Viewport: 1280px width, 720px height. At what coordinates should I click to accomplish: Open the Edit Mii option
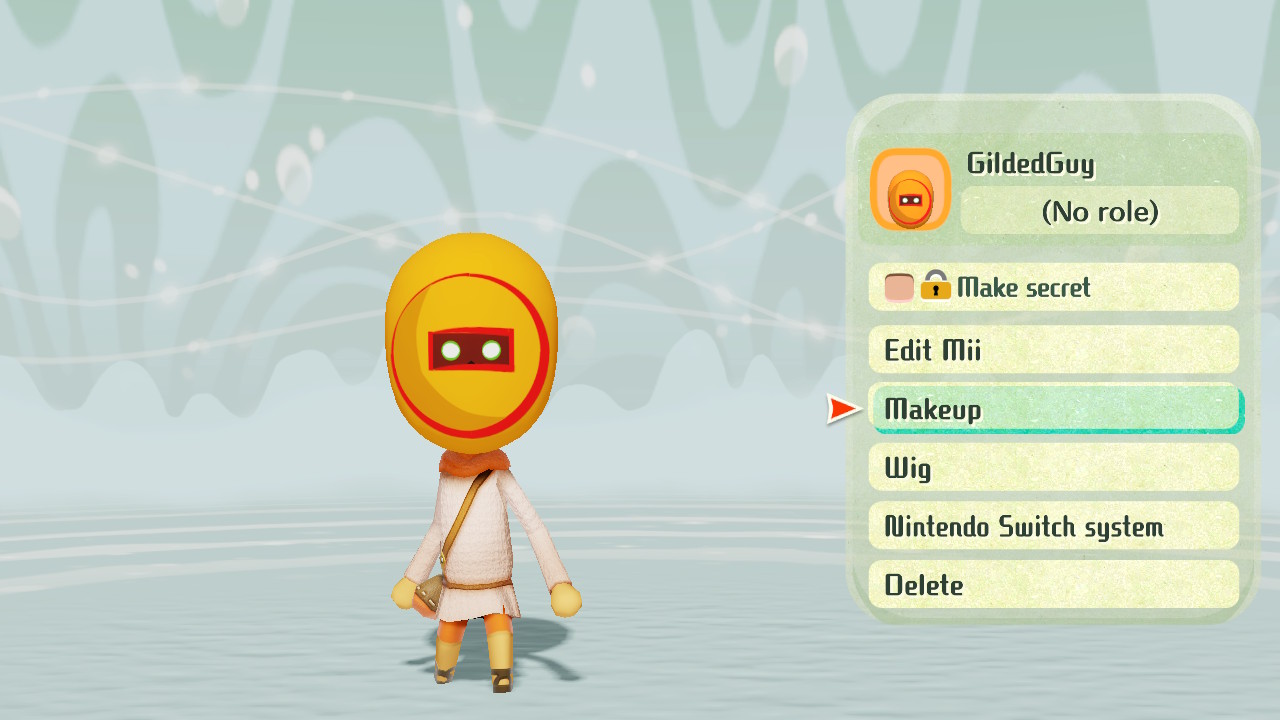[x=1053, y=350]
